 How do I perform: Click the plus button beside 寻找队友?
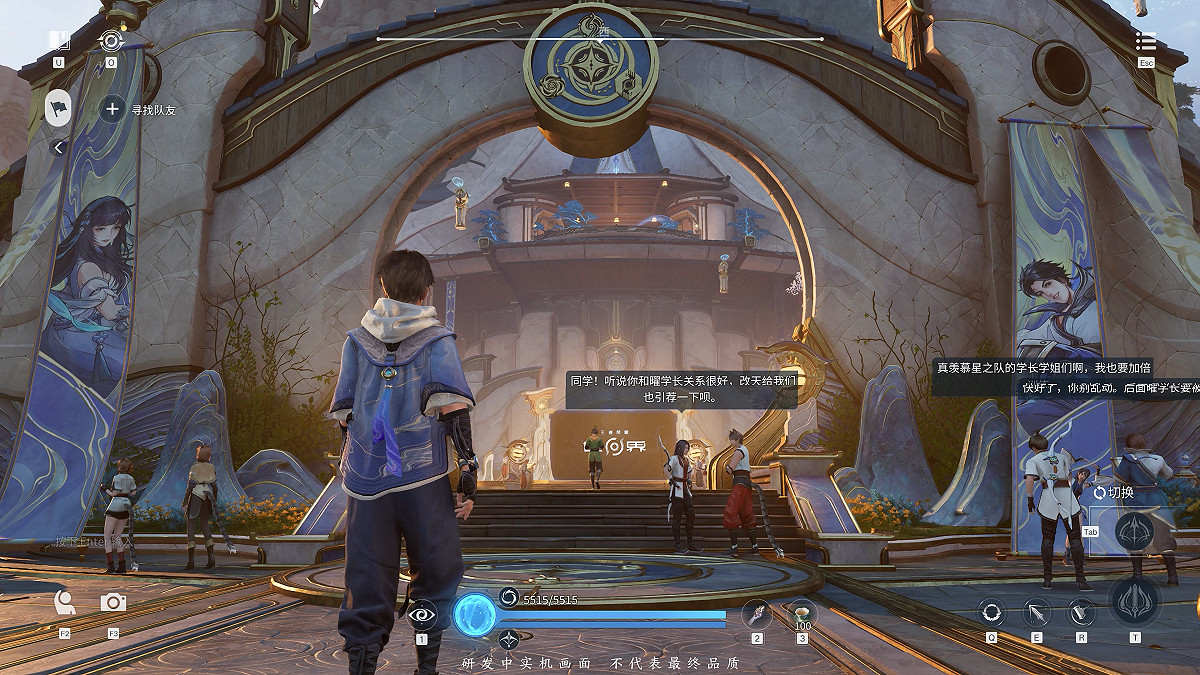tap(112, 109)
